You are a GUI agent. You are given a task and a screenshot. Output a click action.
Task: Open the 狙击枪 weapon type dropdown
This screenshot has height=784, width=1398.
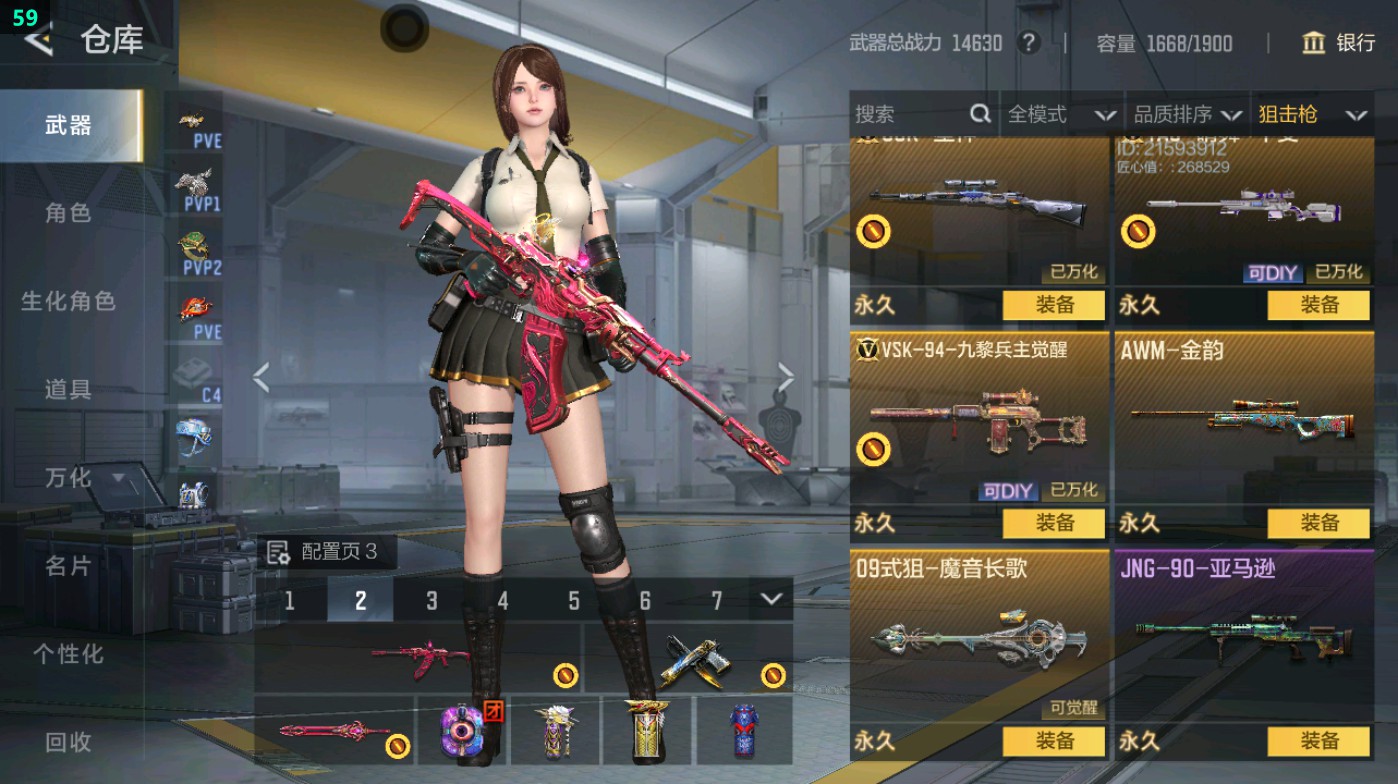pos(1312,115)
